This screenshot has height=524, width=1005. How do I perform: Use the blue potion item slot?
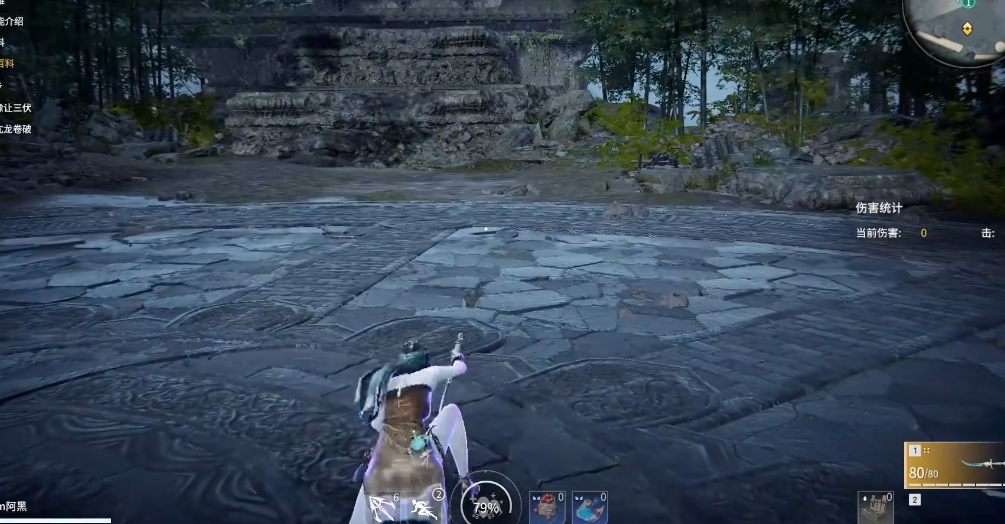(x=589, y=507)
